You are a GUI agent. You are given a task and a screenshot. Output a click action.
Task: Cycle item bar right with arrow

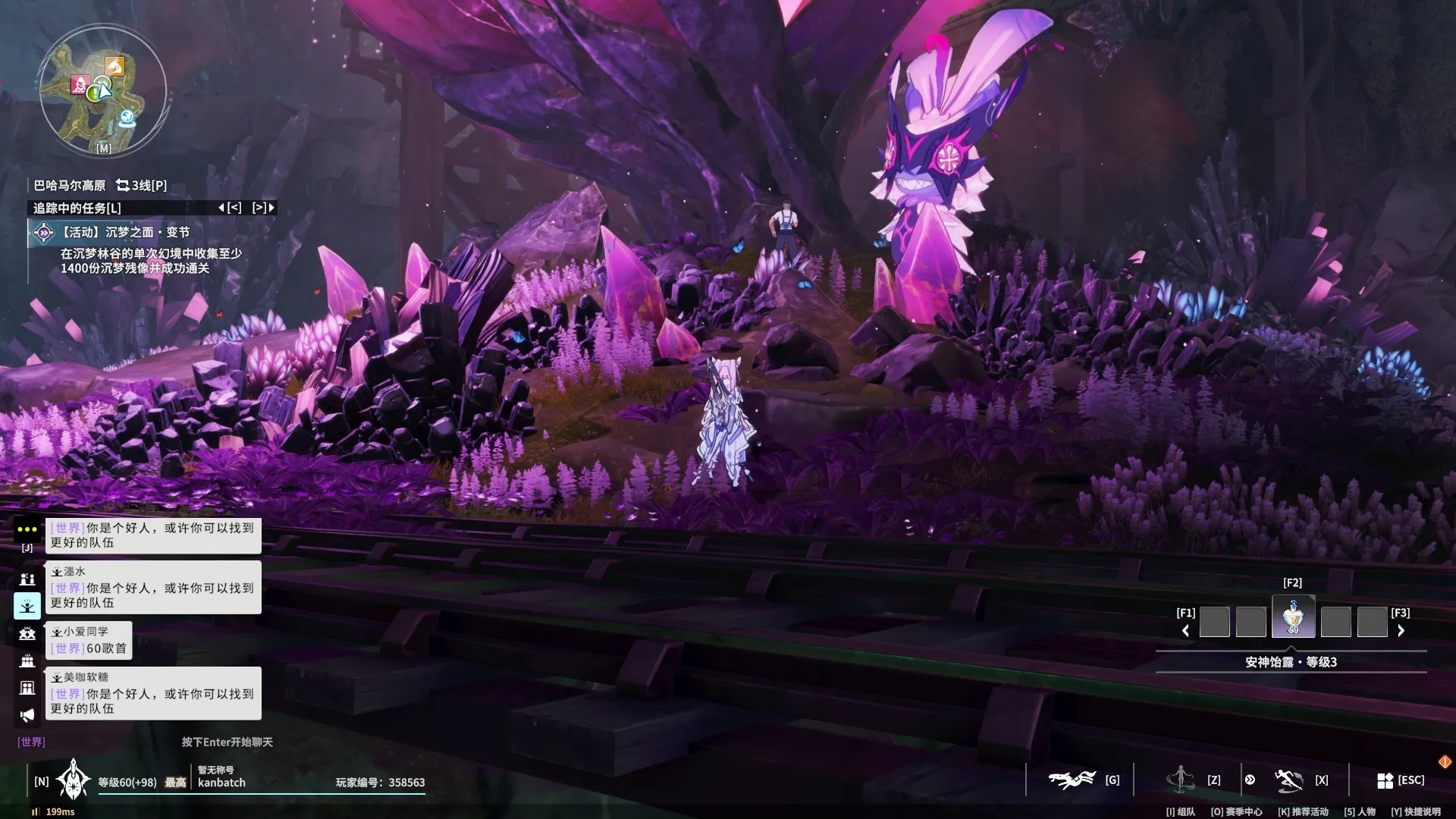click(x=1401, y=630)
